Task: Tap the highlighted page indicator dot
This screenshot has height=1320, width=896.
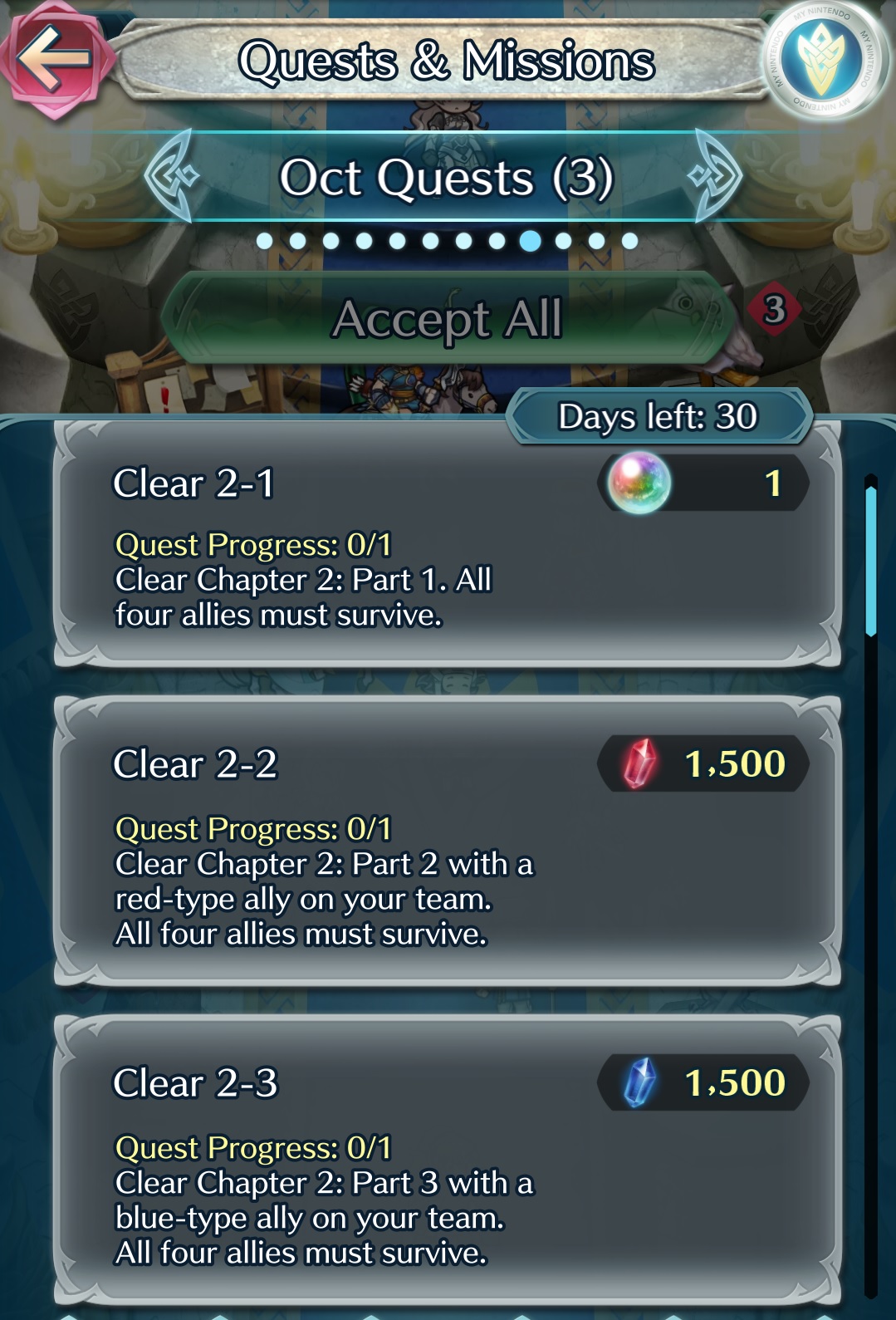Action: tap(530, 241)
